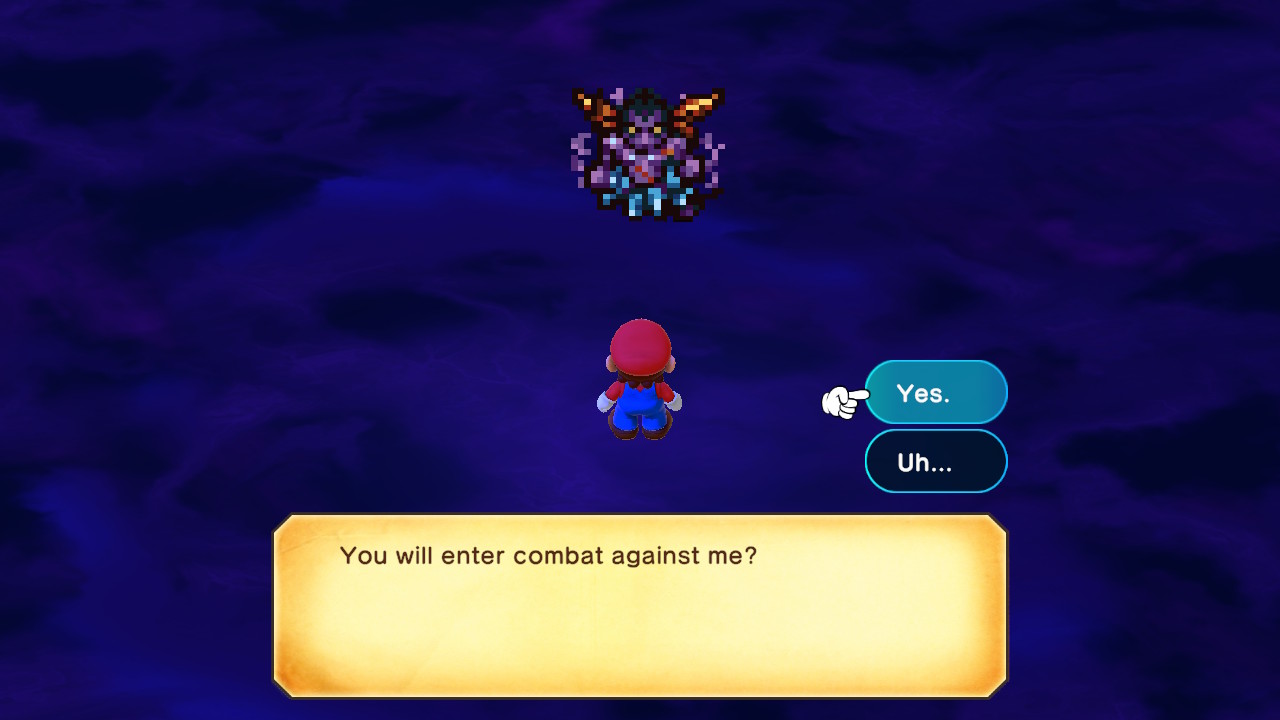Select the "Uh..." dialogue option
The image size is (1280, 720).
pos(935,462)
